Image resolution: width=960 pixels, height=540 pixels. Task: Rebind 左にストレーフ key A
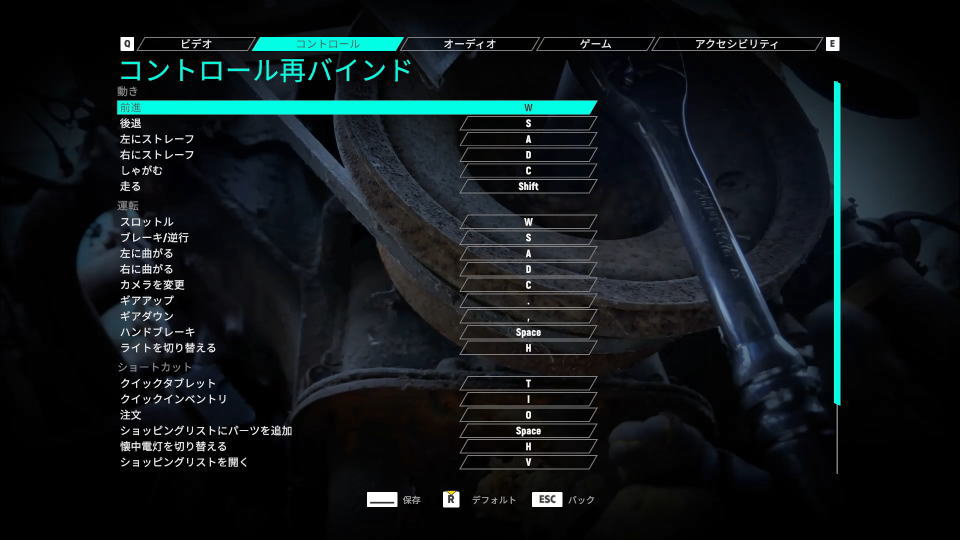point(528,139)
